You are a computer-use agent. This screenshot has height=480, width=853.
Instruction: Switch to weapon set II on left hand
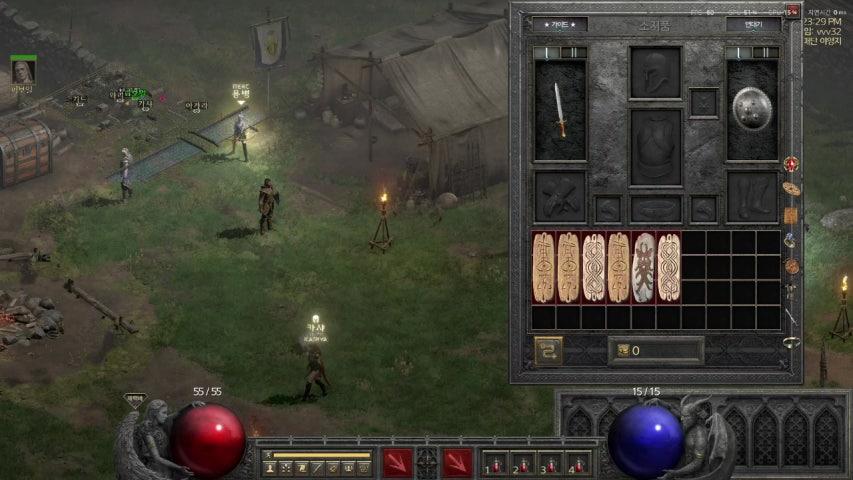coord(573,52)
